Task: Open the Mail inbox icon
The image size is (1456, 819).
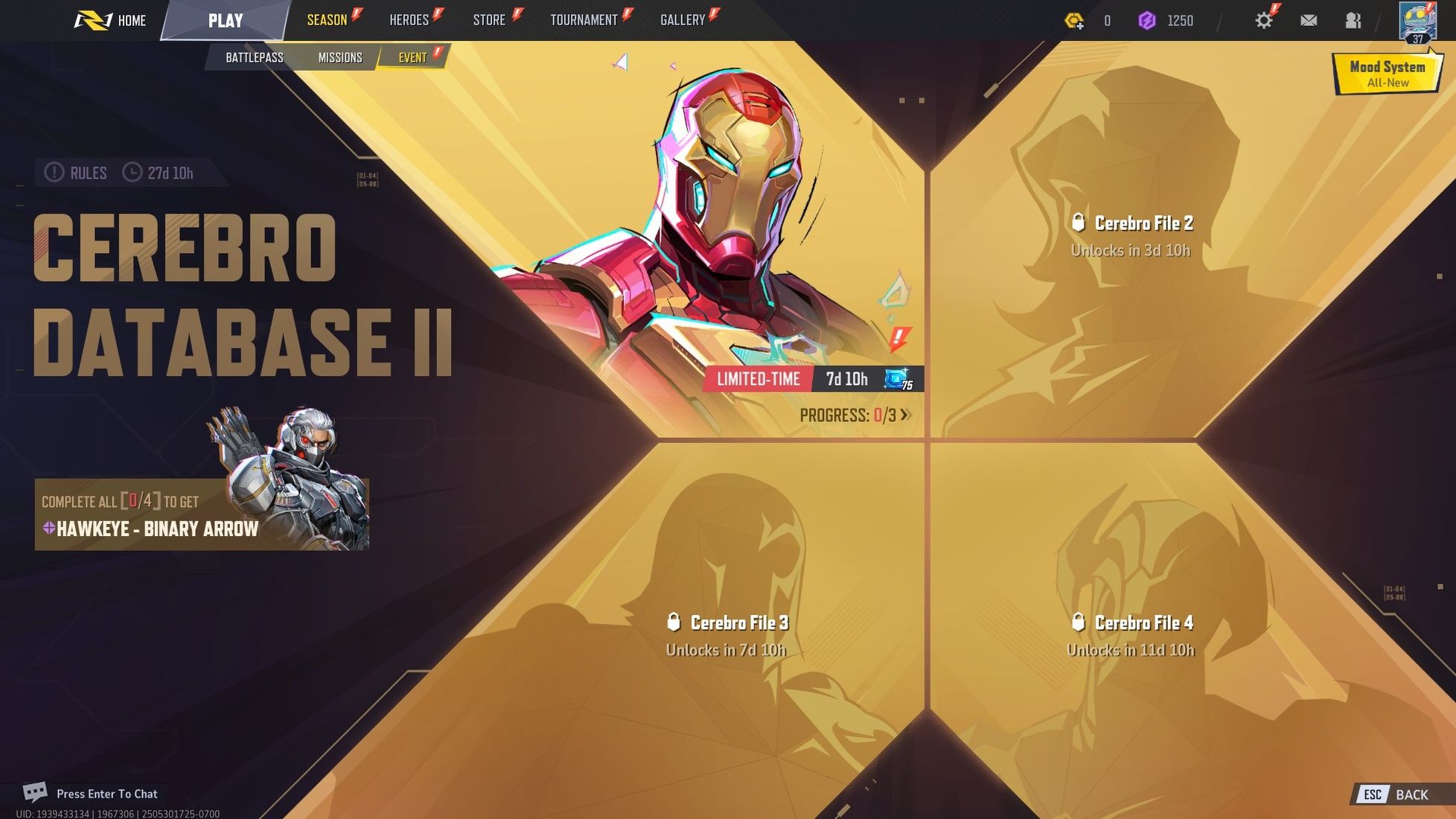Action: (x=1309, y=20)
